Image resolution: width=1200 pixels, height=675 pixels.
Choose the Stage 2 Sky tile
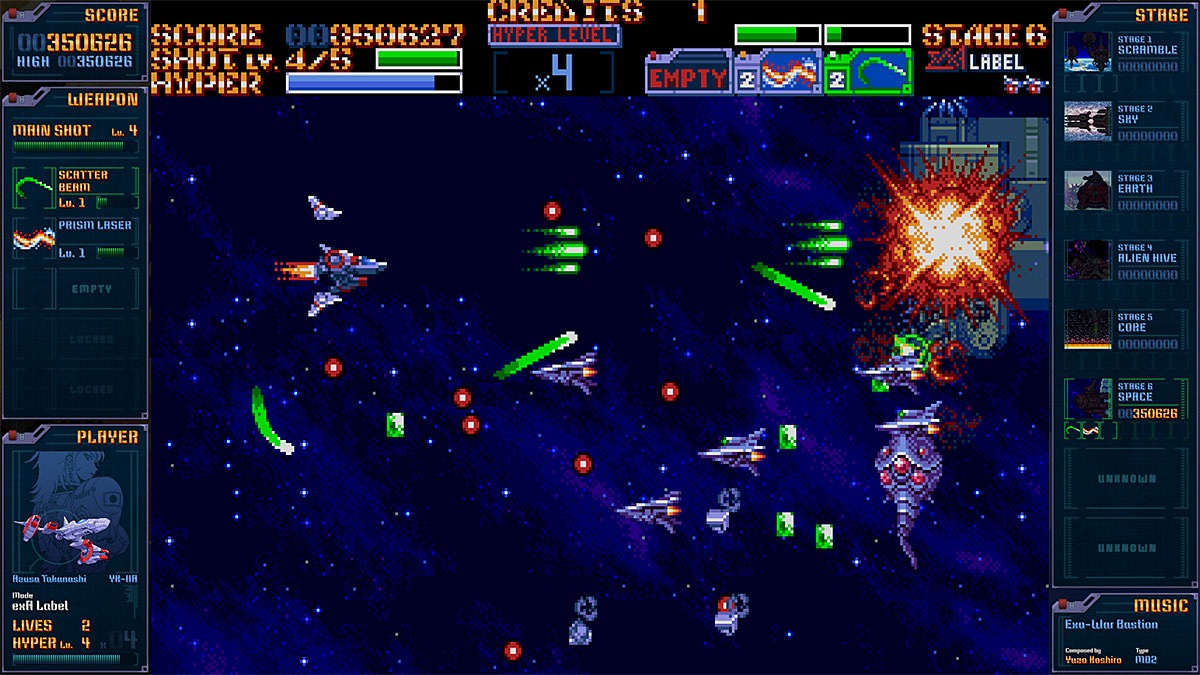pyautogui.click(x=1123, y=122)
